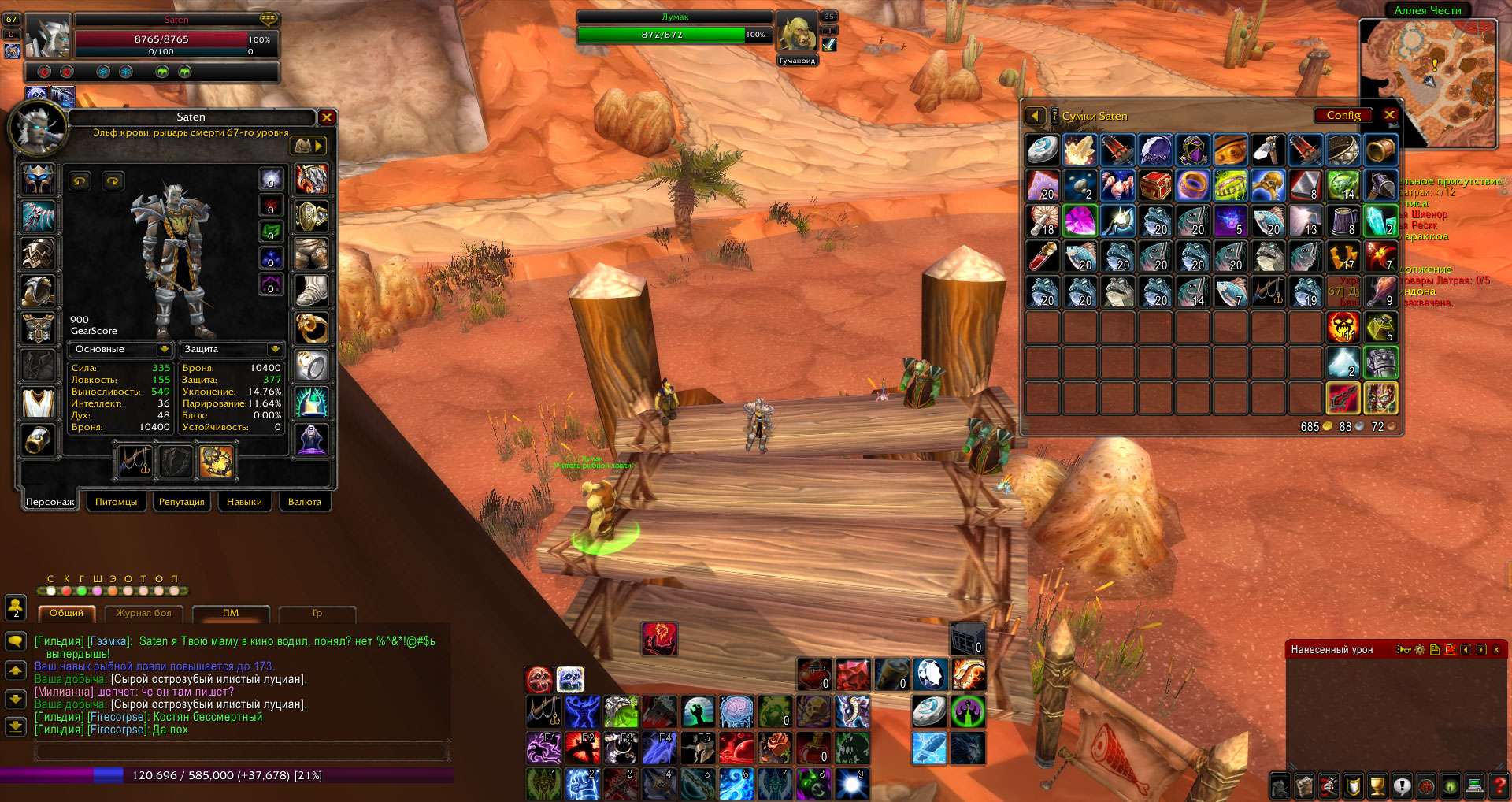Click the minimap
Viewport: 1512px width, 802px height.
tap(1427, 83)
